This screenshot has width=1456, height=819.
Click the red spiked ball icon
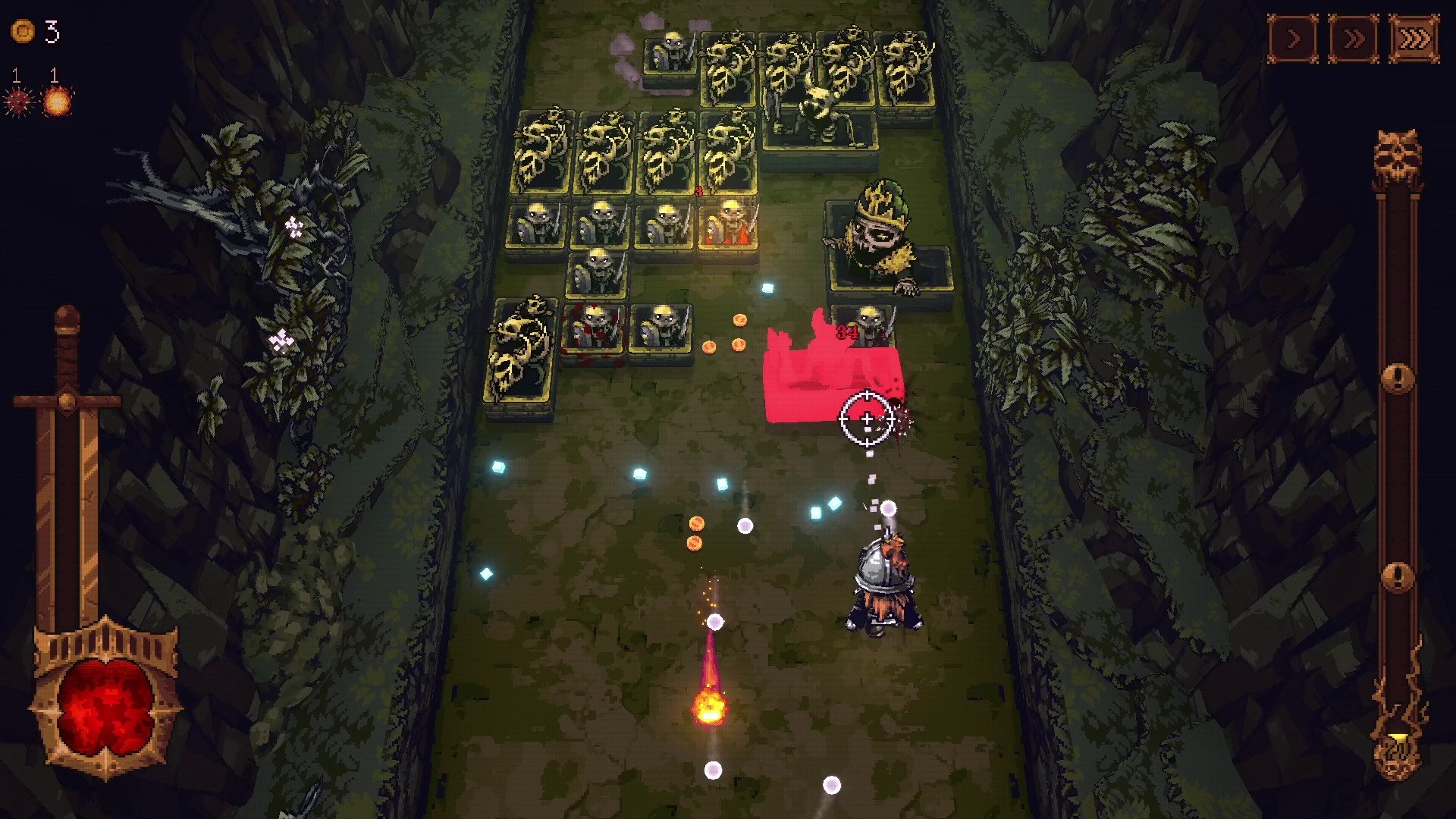click(18, 101)
